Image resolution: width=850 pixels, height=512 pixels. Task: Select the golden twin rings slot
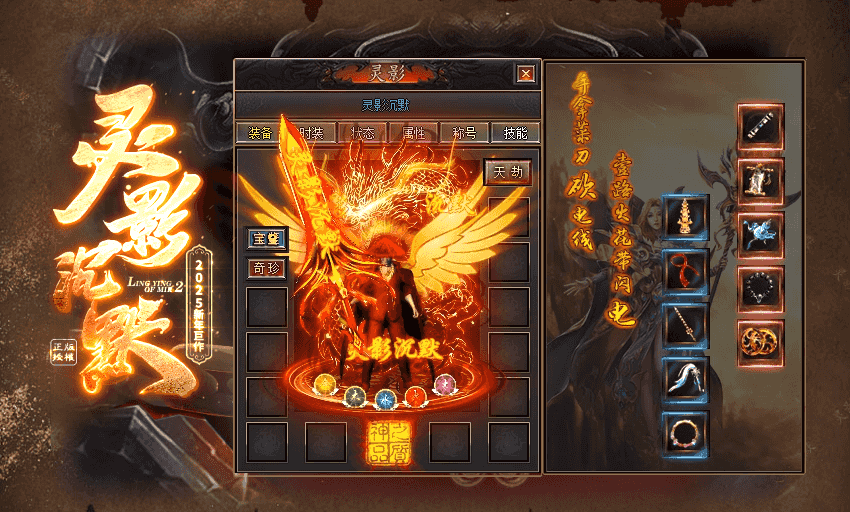coord(760,343)
